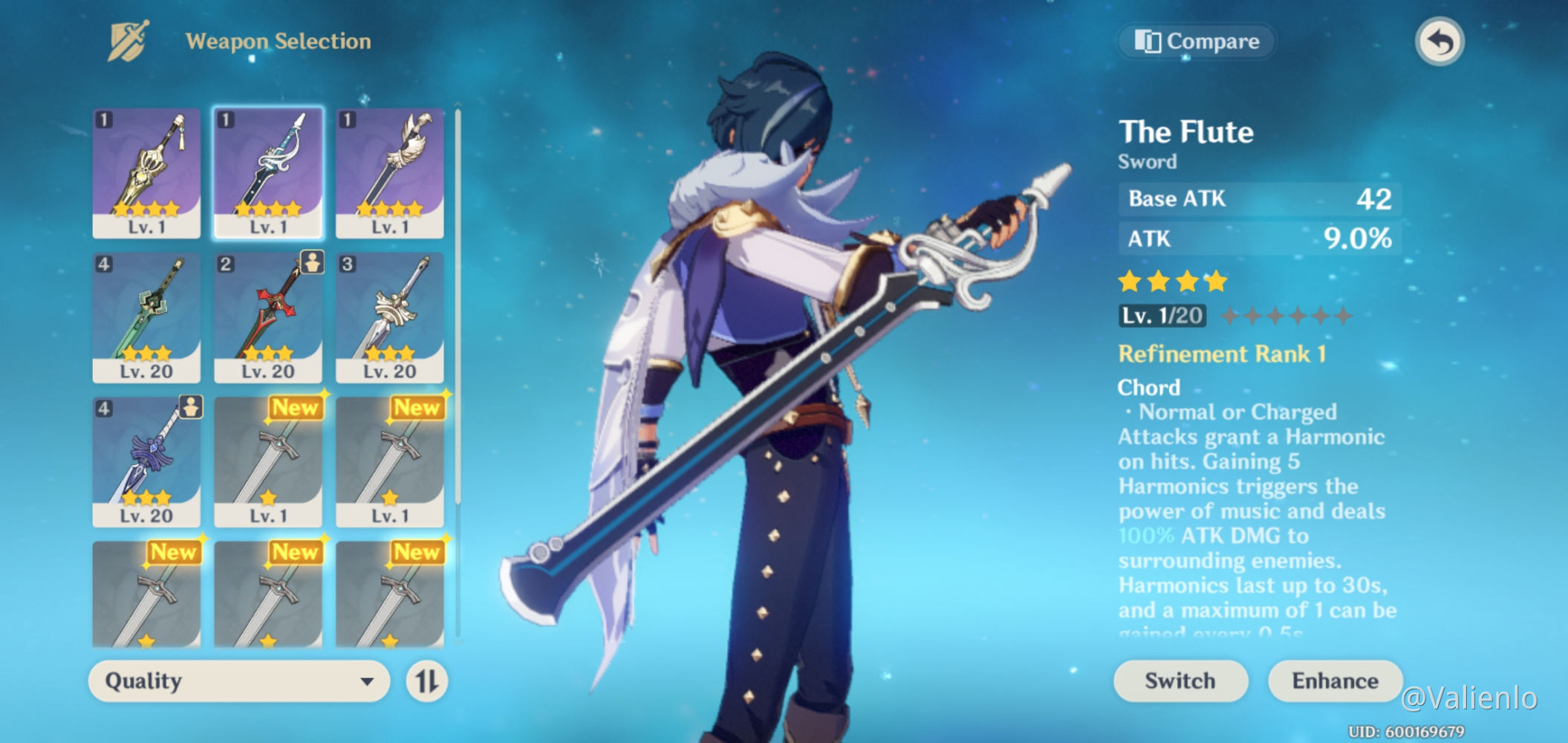Click the Compare window icon

(x=1148, y=42)
